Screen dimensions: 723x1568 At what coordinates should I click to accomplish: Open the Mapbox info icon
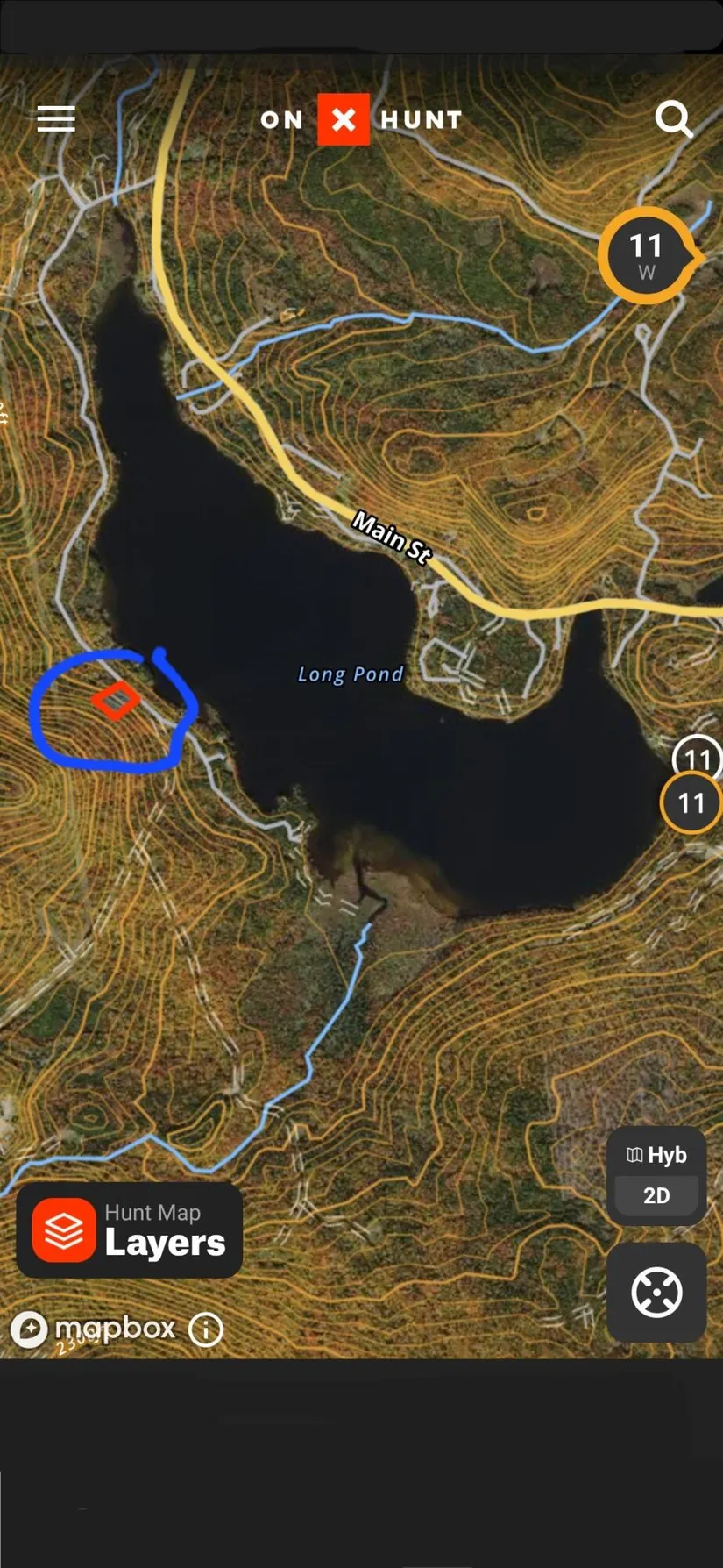[x=206, y=1329]
